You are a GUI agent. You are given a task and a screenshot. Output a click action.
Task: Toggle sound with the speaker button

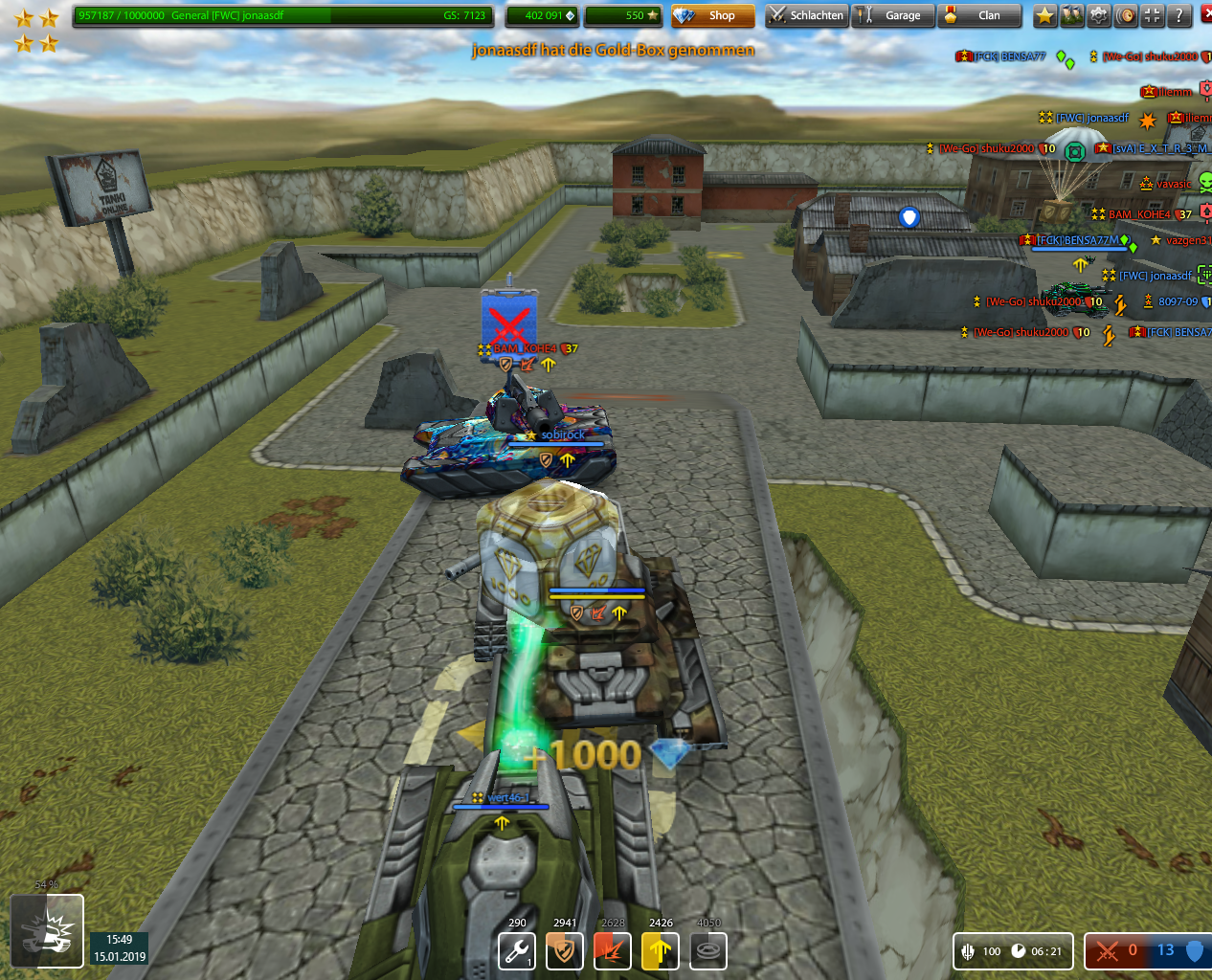1126,15
